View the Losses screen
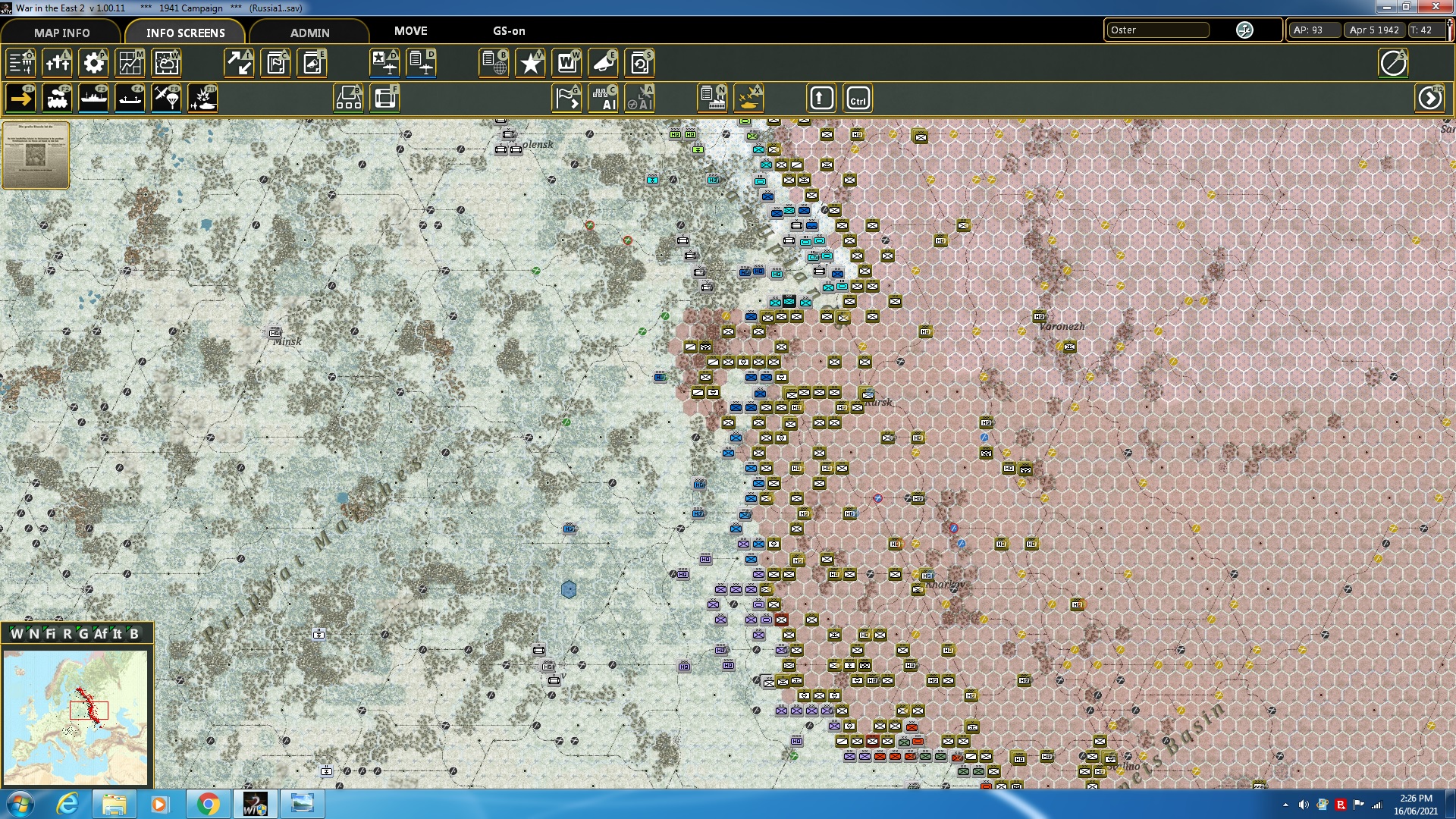Viewport: 1456px width, 819px height. coord(57,63)
